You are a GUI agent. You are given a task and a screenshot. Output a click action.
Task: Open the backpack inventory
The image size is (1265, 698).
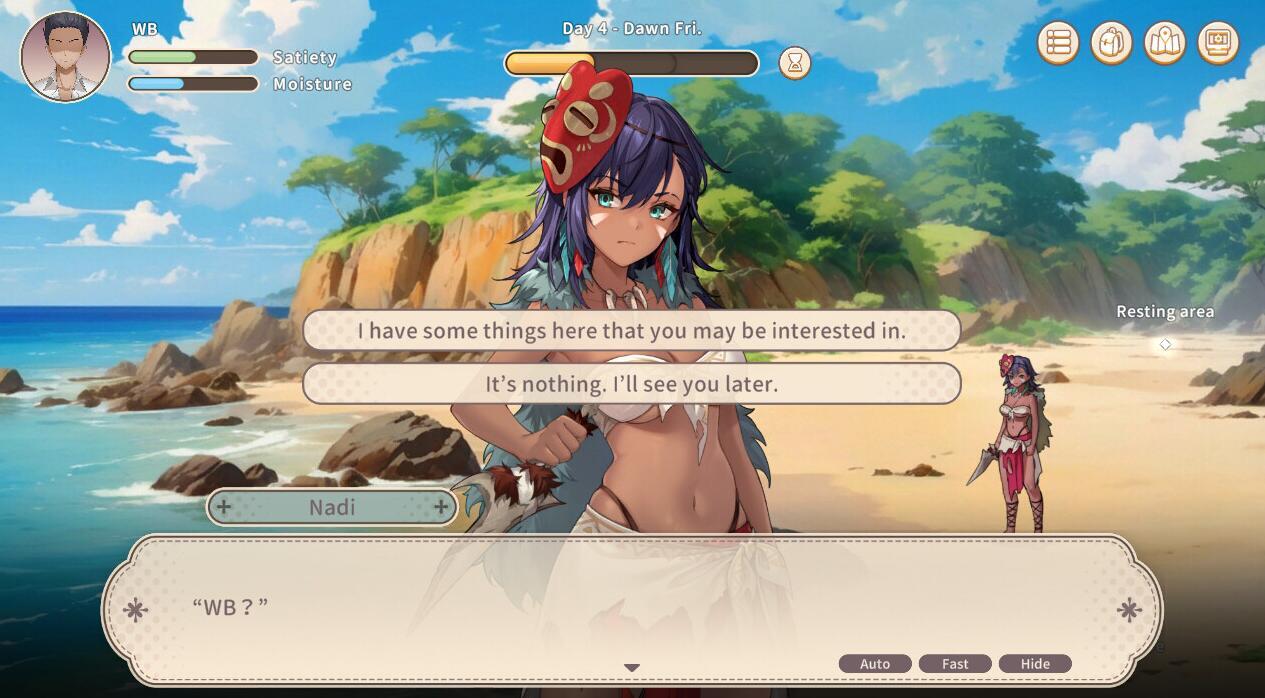coord(1111,43)
